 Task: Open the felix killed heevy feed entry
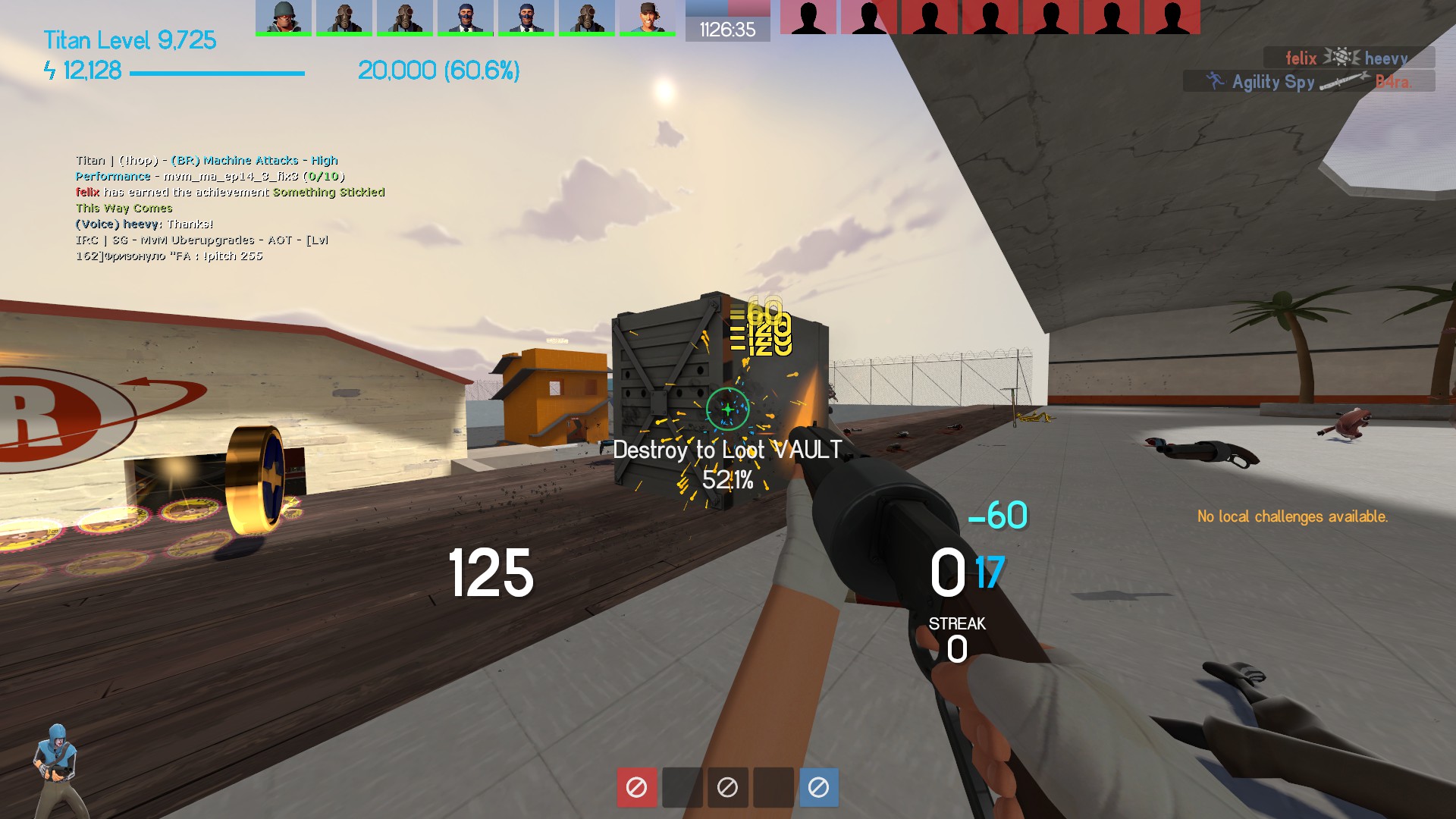(1348, 58)
